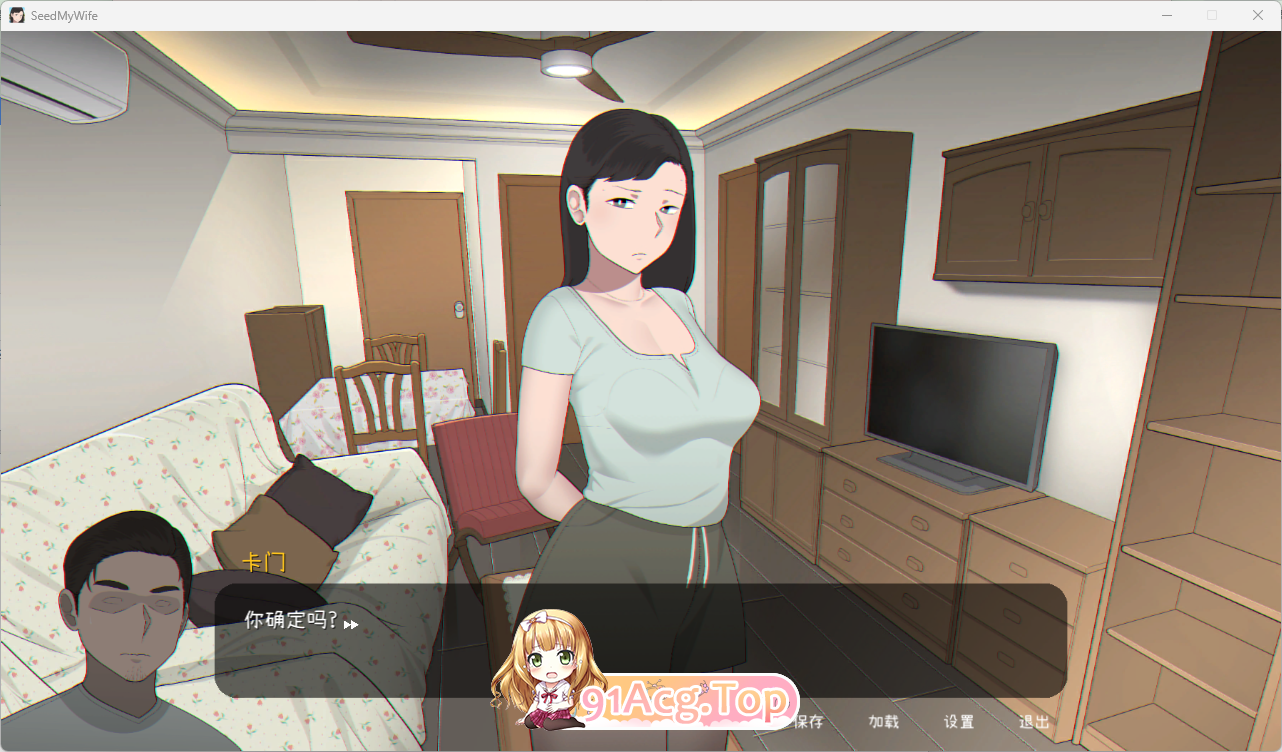The image size is (1282, 752).
Task: Click the speaker name 卡门 above the dialogue
Action: click(263, 563)
